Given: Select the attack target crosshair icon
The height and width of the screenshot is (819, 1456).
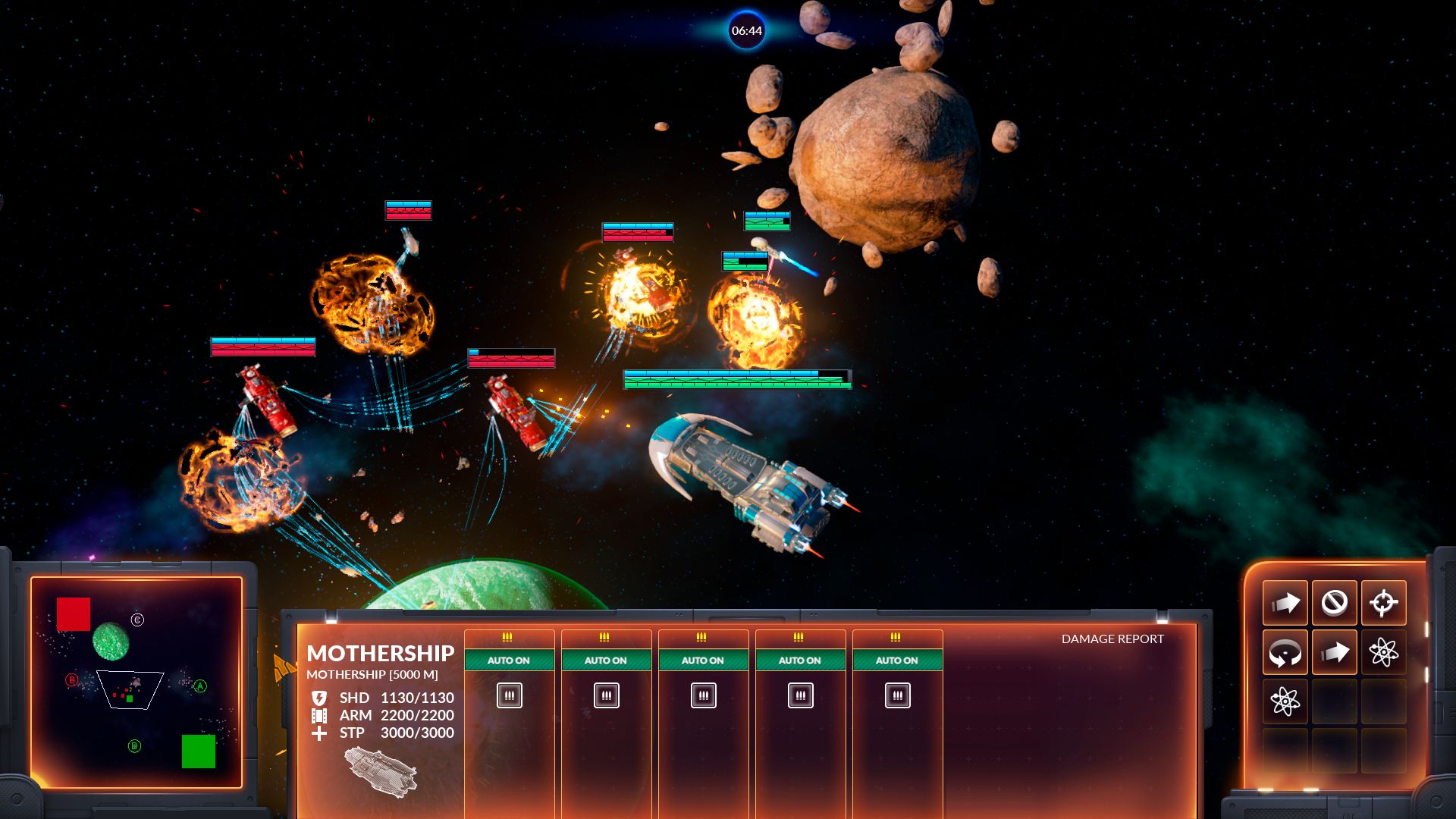Looking at the screenshot, I should (x=1384, y=603).
